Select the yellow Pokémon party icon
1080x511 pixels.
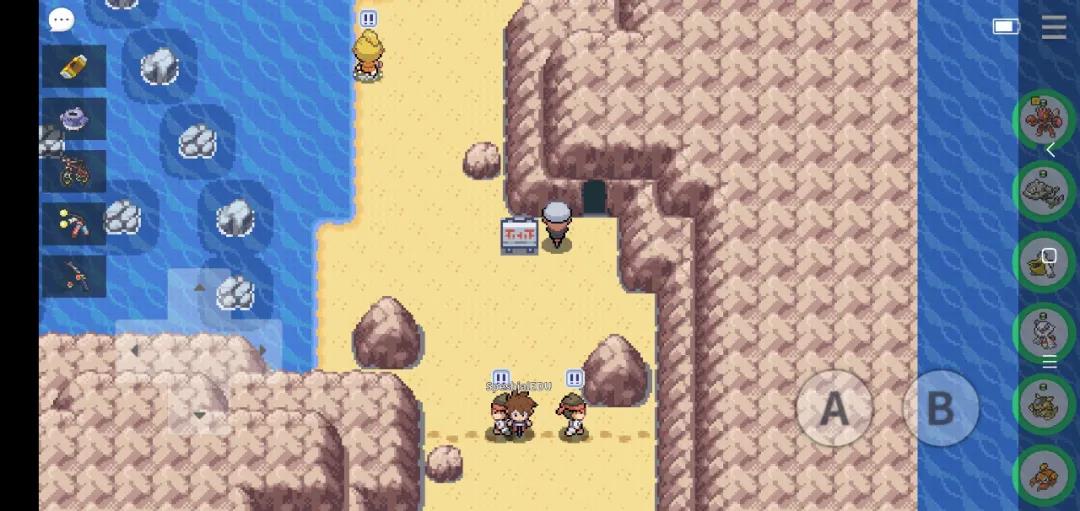(1044, 262)
